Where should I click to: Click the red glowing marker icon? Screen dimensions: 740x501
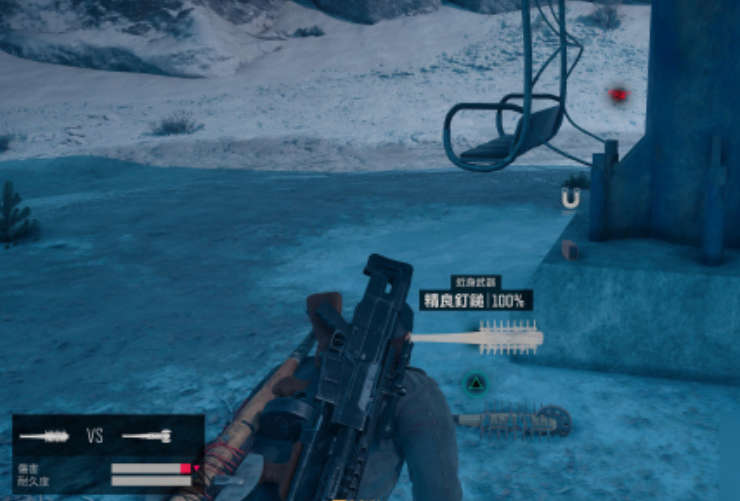619,95
